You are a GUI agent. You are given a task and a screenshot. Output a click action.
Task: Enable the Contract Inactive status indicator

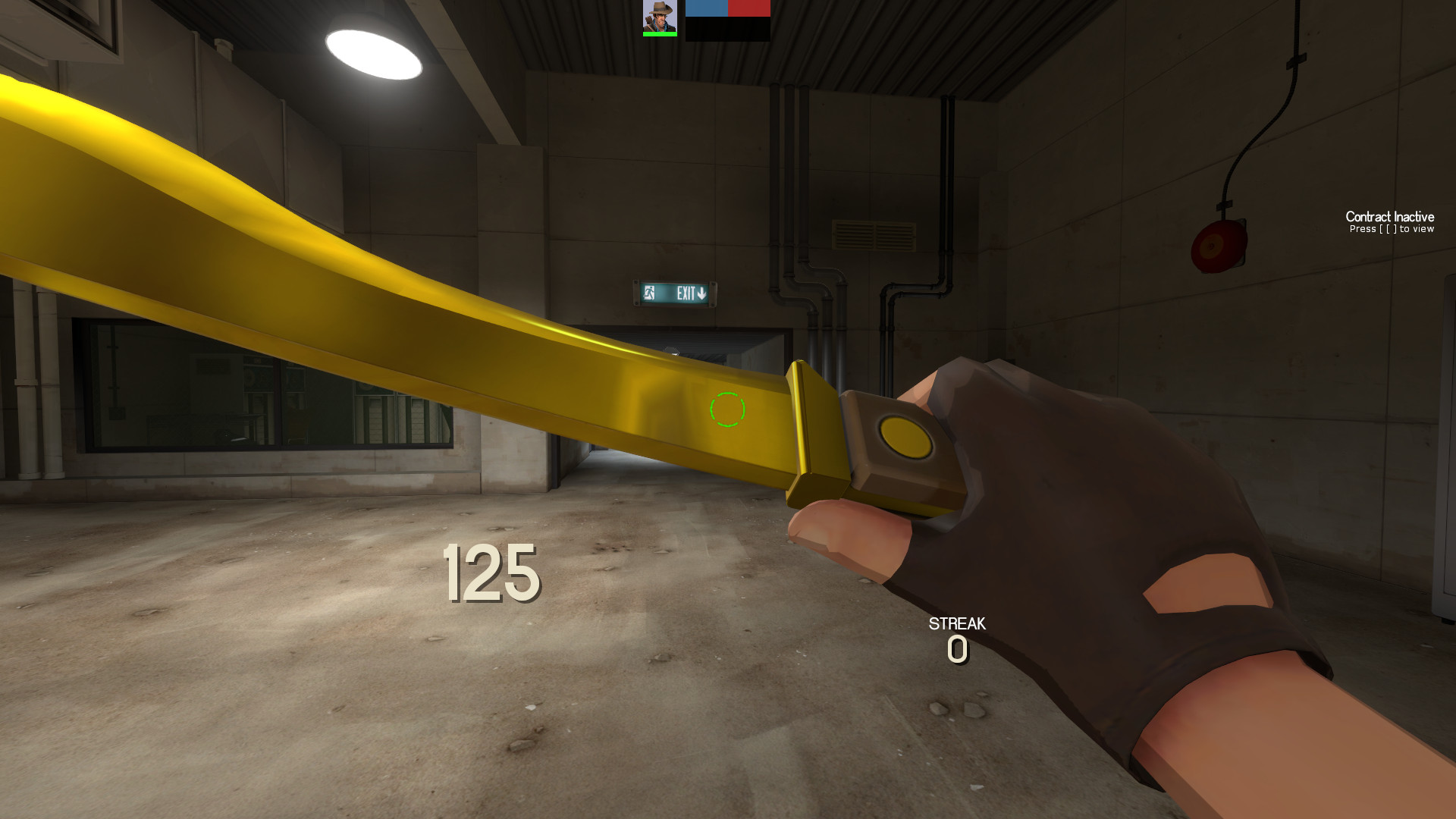tap(1389, 218)
